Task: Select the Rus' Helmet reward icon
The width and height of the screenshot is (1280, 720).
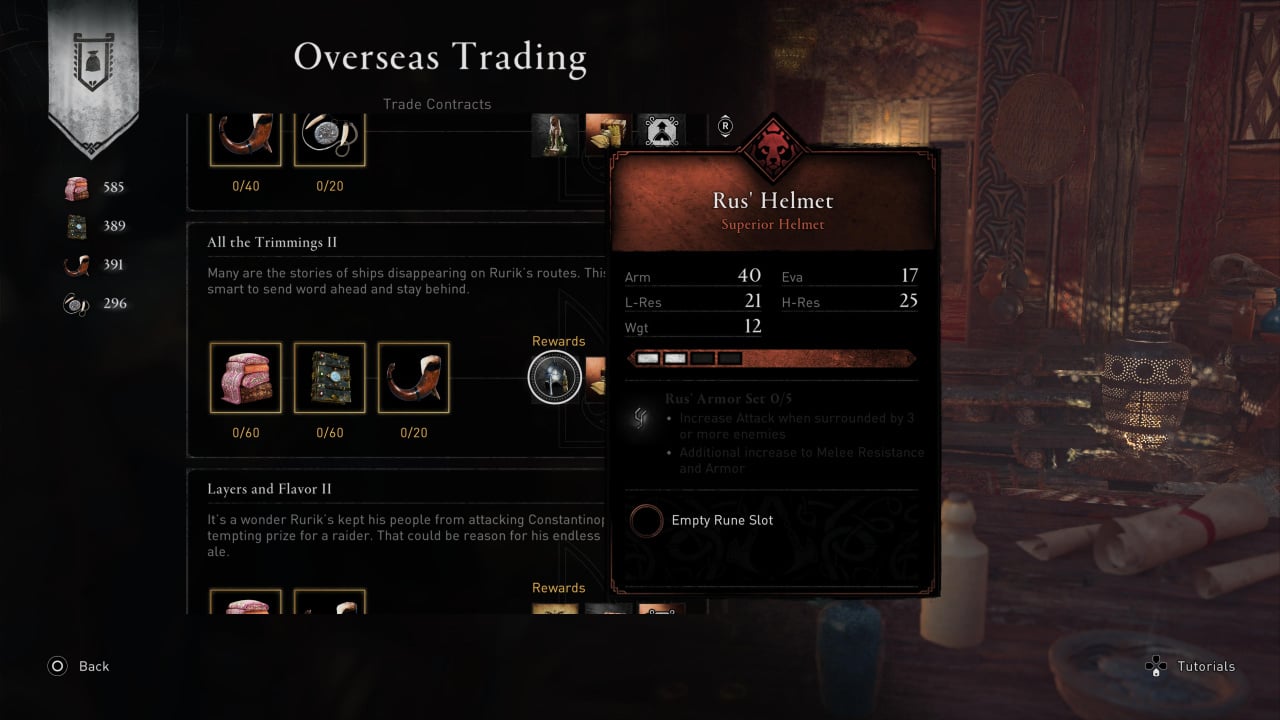Action: pos(555,379)
